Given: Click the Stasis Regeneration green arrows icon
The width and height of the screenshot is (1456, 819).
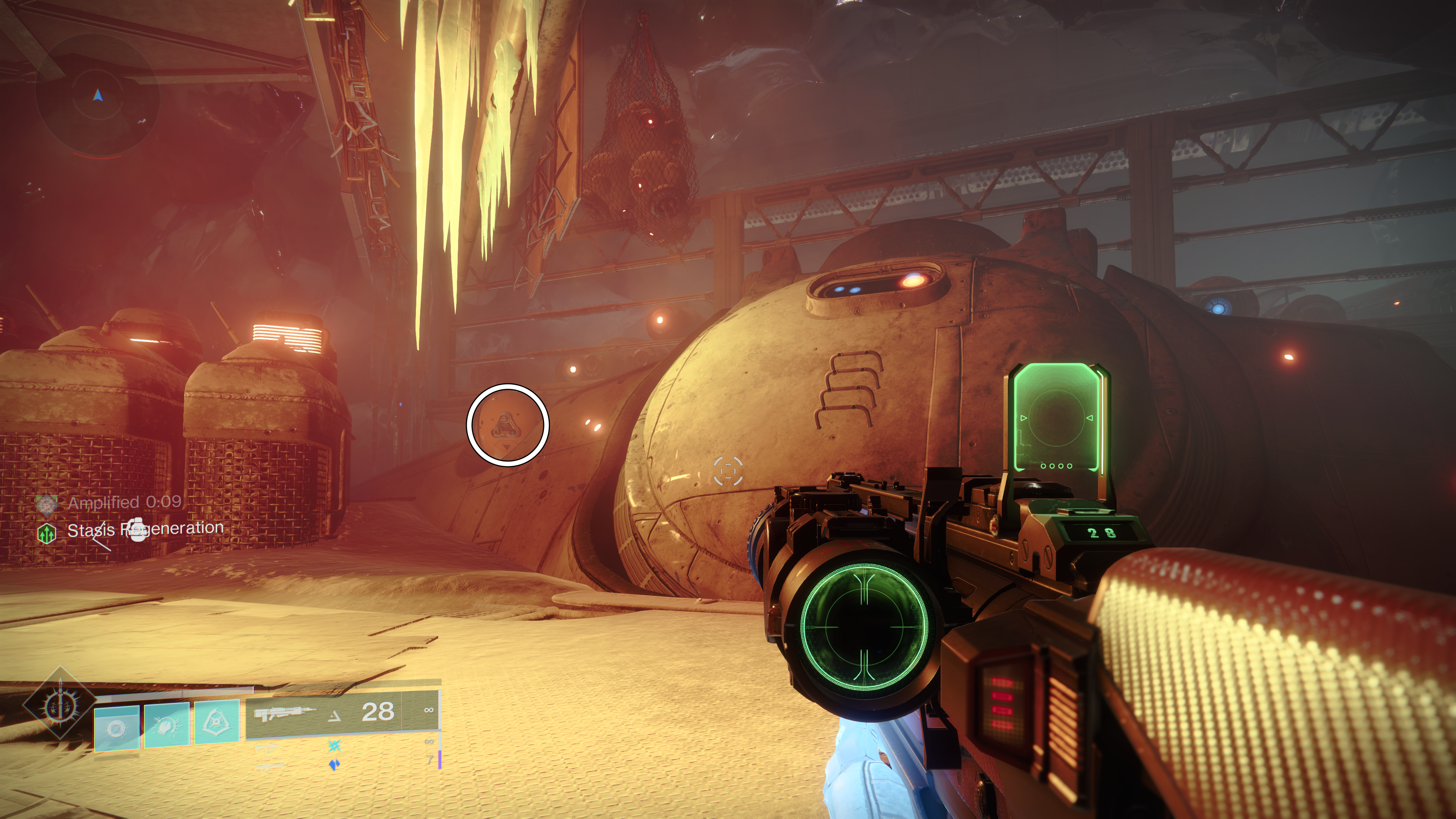Looking at the screenshot, I should pos(47,532).
